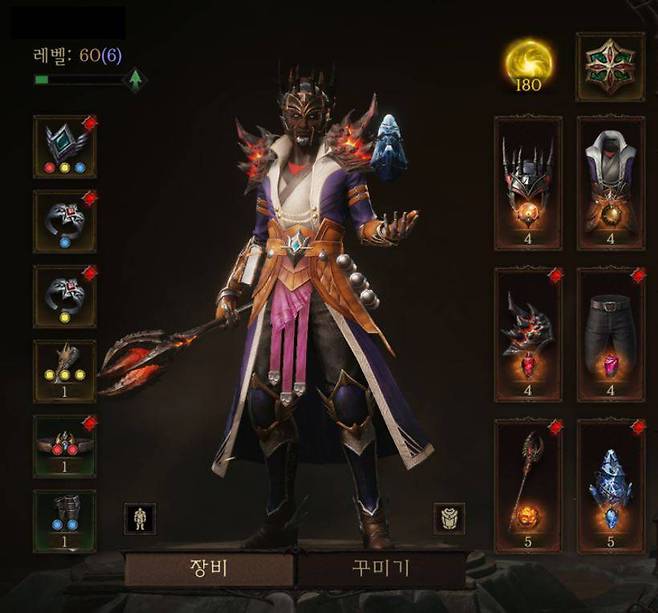Viewport: 658px width, 613px height.
Task: Select the shoulder armor slot
Action: tap(528, 333)
